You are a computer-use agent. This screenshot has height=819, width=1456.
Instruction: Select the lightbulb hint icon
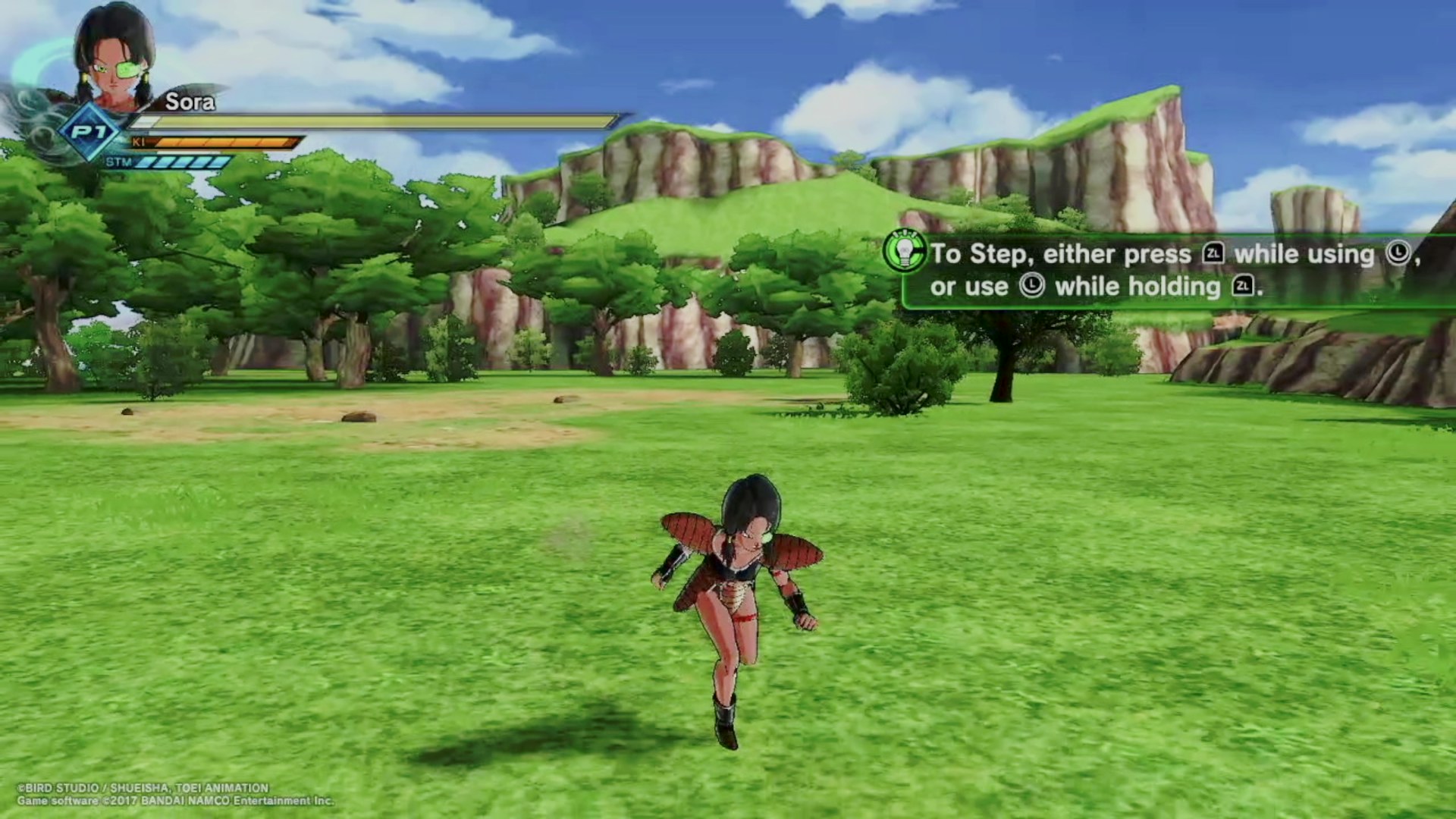pos(904,250)
